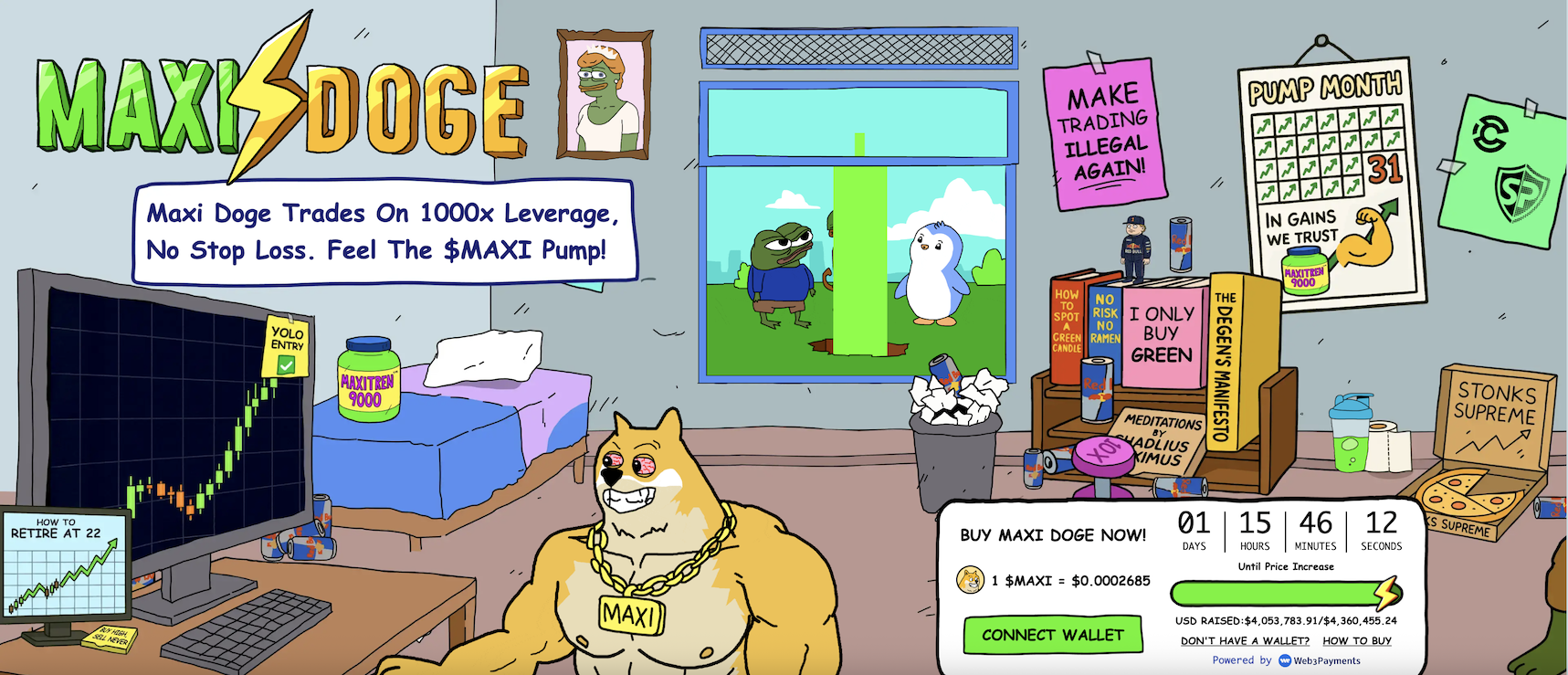This screenshot has width=1568, height=675.
Task: Click the lightning bolt on the progress bar
Action: point(1386,592)
